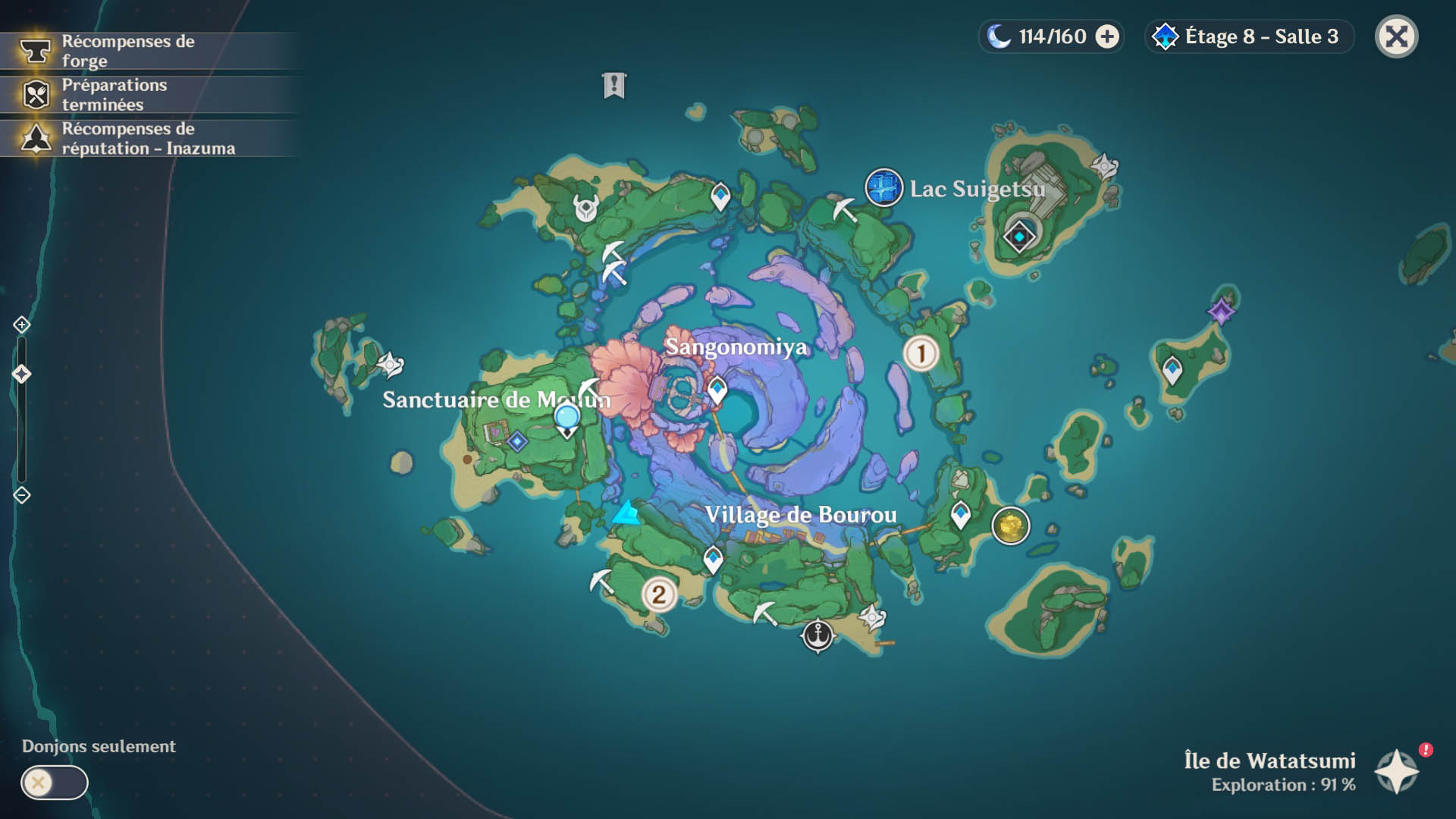The height and width of the screenshot is (819, 1456).
Task: Close the map with the X button
Action: (x=1396, y=36)
